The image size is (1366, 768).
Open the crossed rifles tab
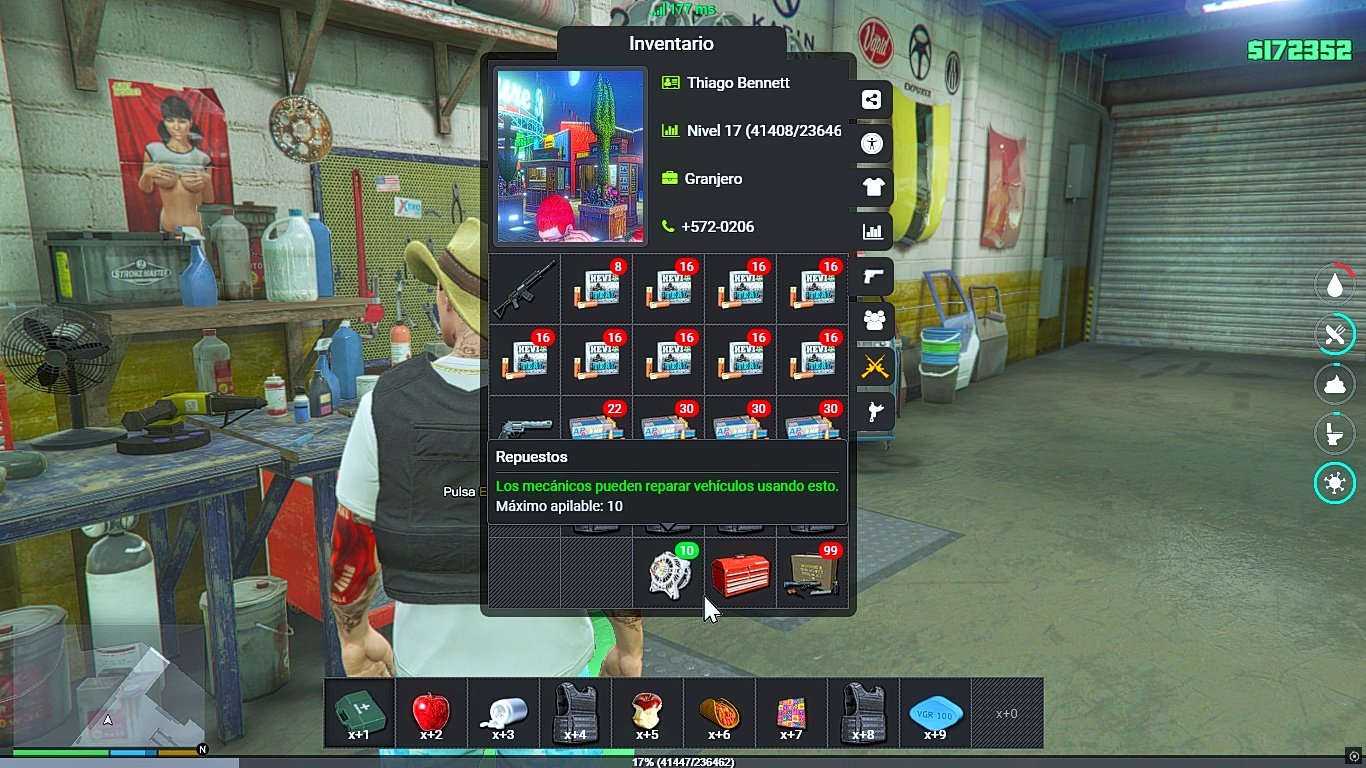click(873, 365)
